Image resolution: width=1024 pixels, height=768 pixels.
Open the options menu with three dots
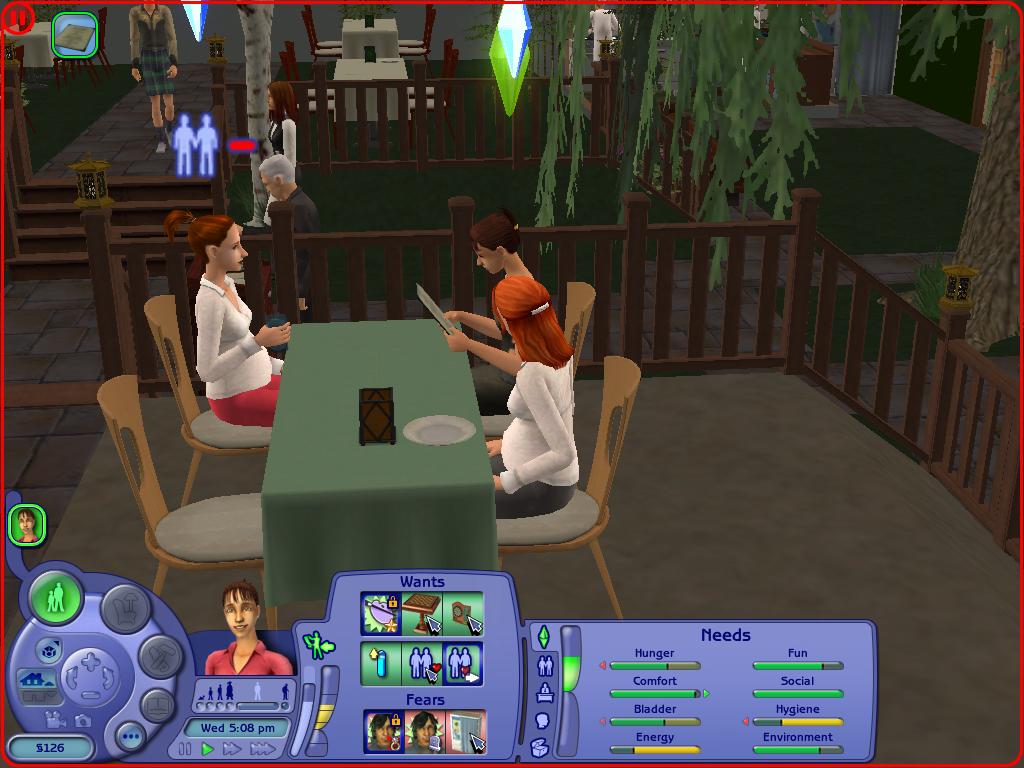(x=131, y=738)
